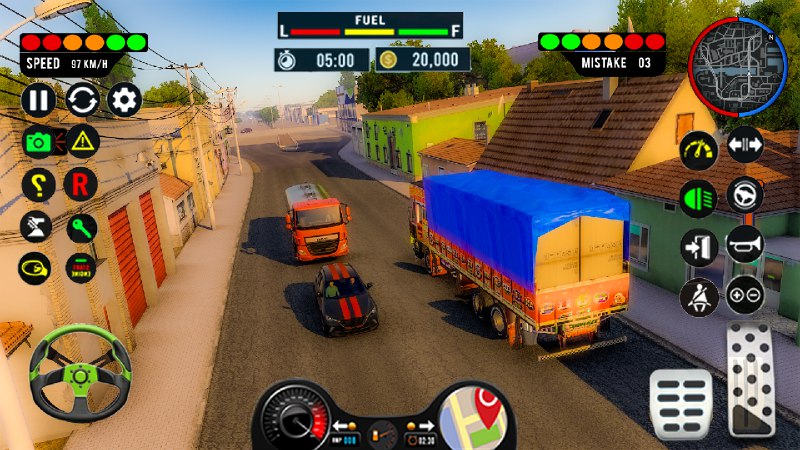Toggle the yellow side mirror view
The width and height of the screenshot is (800, 450).
pos(36,268)
